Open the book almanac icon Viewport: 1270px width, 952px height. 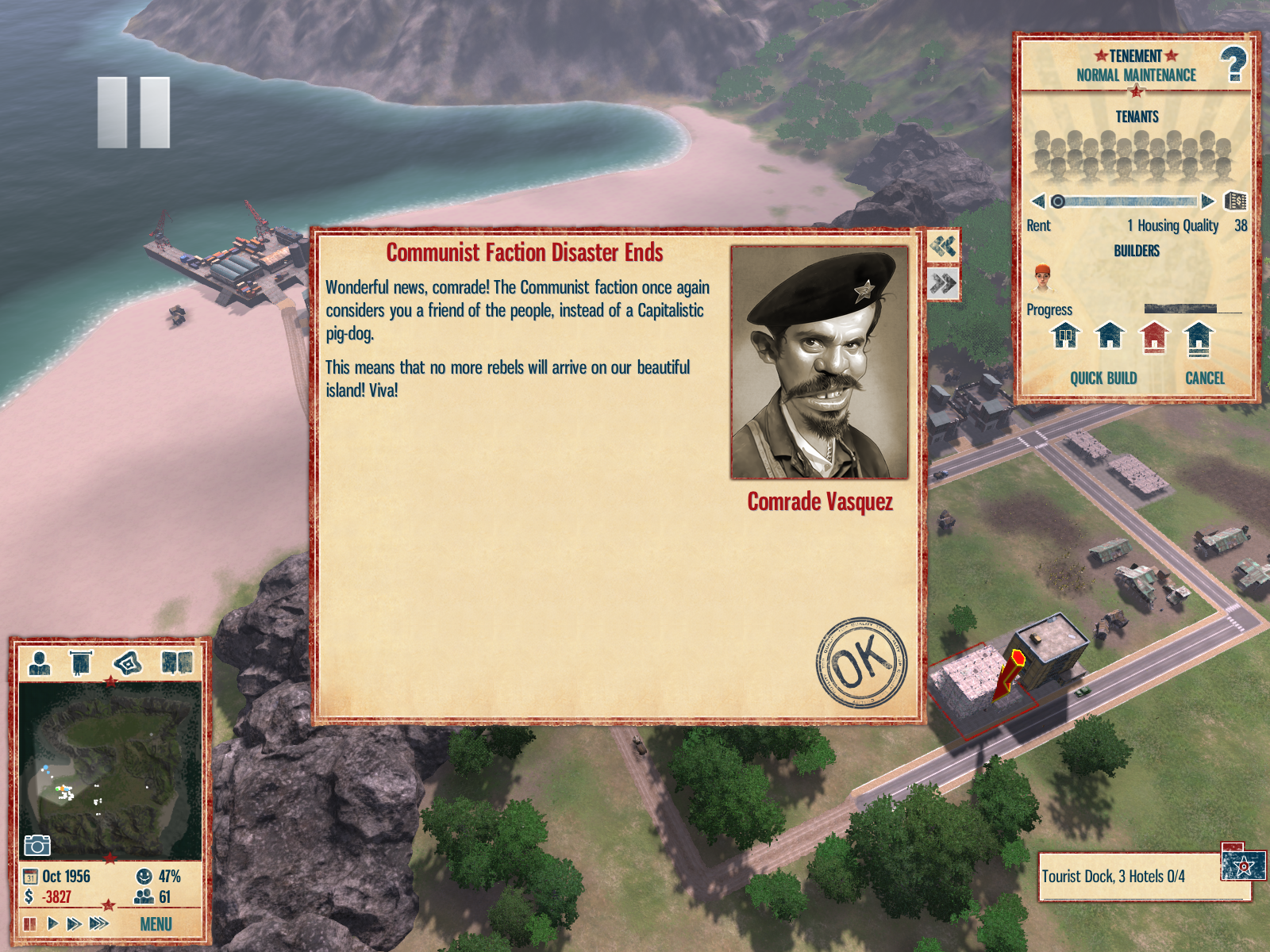tap(177, 662)
